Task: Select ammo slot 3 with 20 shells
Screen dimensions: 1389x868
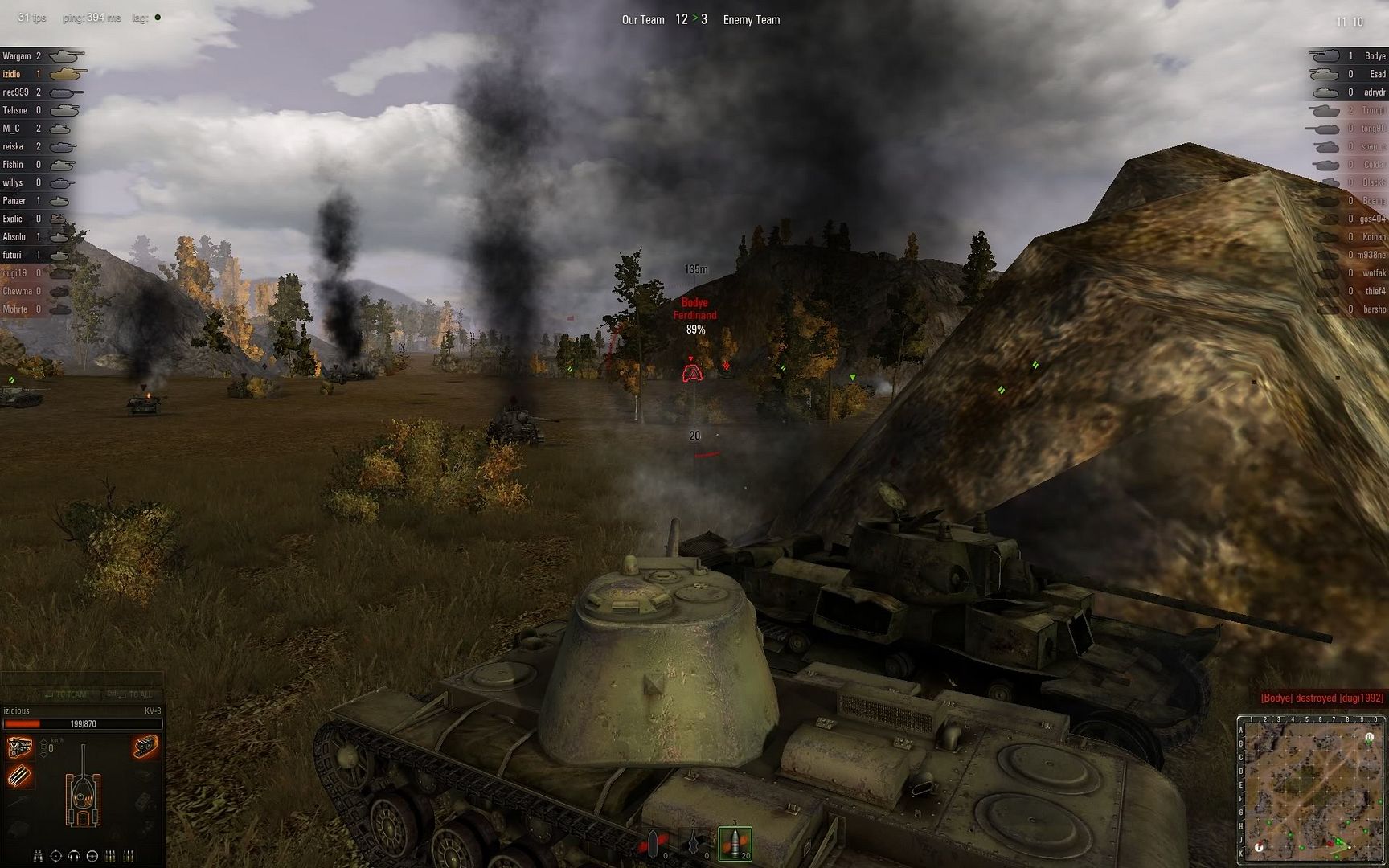Action: pos(735,843)
